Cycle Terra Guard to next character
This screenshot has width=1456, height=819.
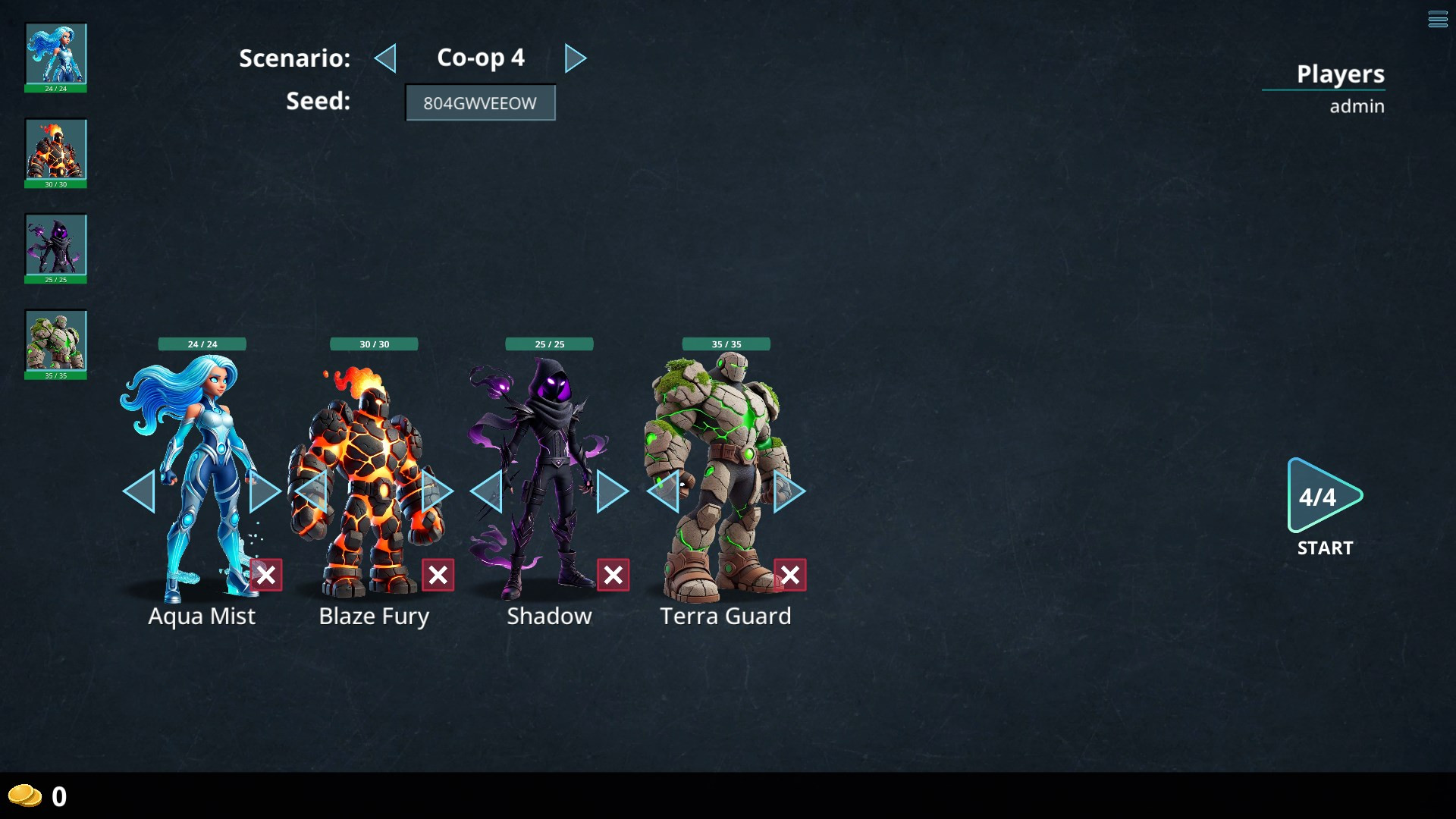(x=788, y=491)
